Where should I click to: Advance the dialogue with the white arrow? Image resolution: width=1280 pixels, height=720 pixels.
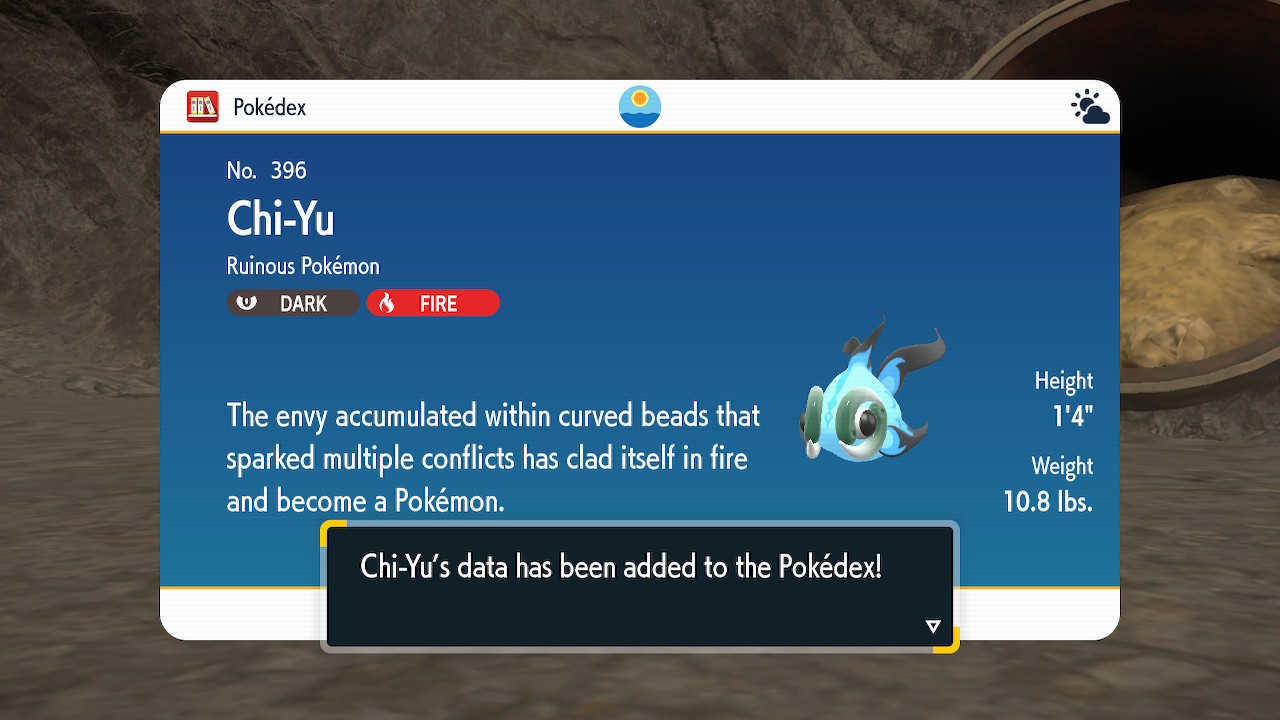tap(933, 627)
